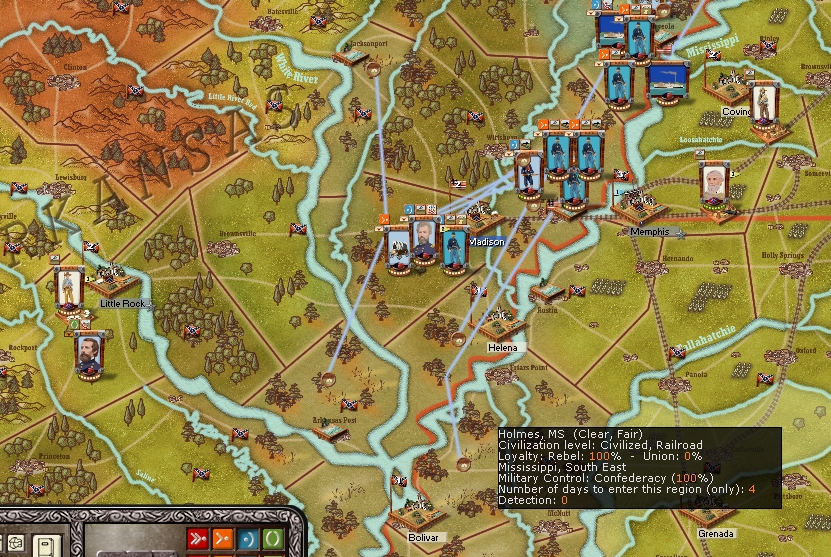Select the bearded Union general unit near Madison
The image size is (831, 557).
coord(425,242)
